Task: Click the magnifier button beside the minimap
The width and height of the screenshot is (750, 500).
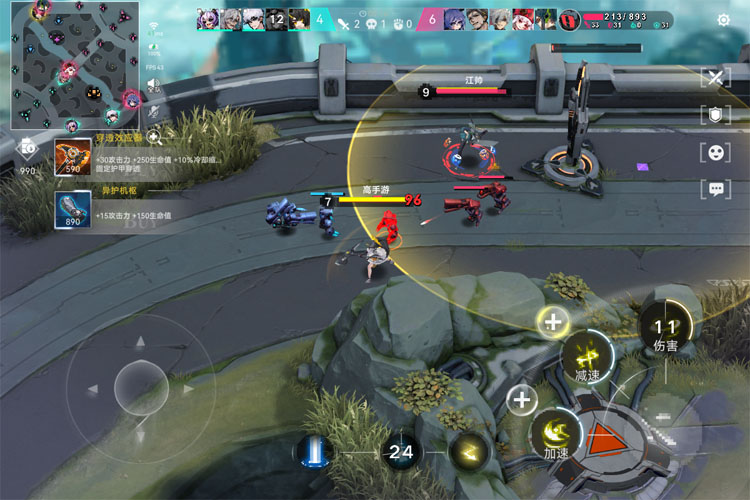Action: (155, 137)
